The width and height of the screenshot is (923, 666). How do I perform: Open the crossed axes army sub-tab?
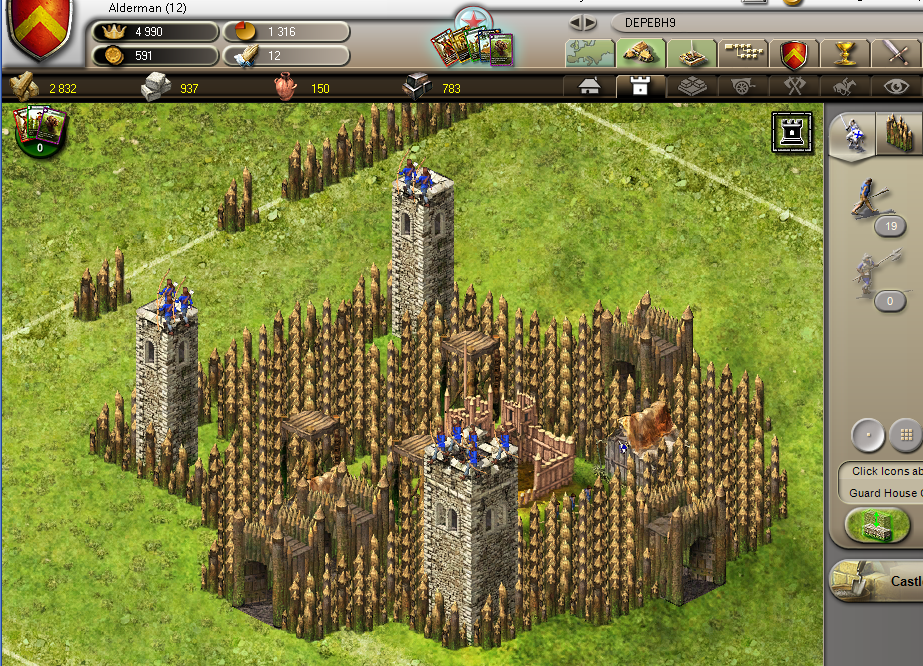click(x=795, y=87)
